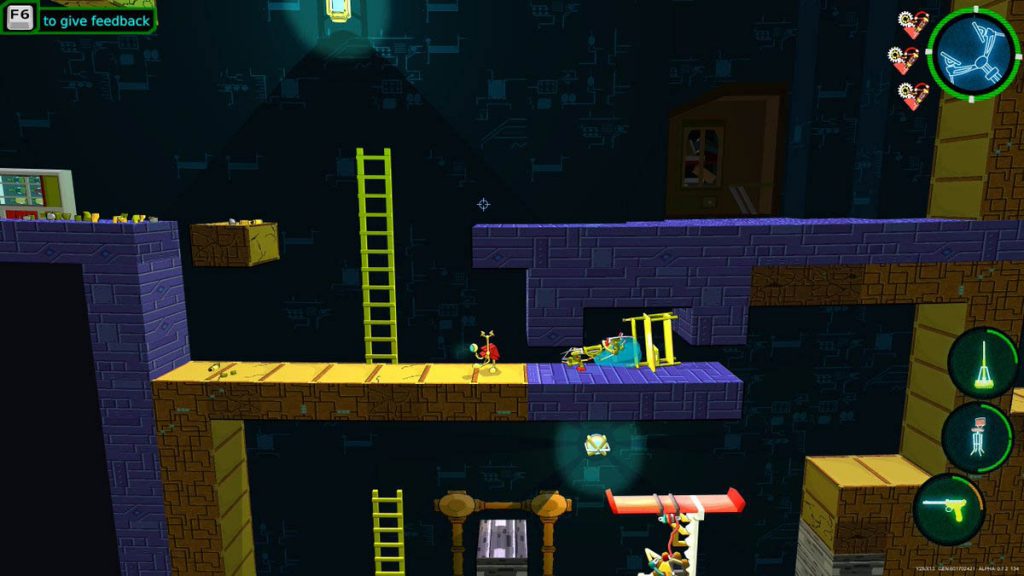The image size is (1024, 576).
Task: Click the 'to give feedback' banner
Action: (x=96, y=20)
